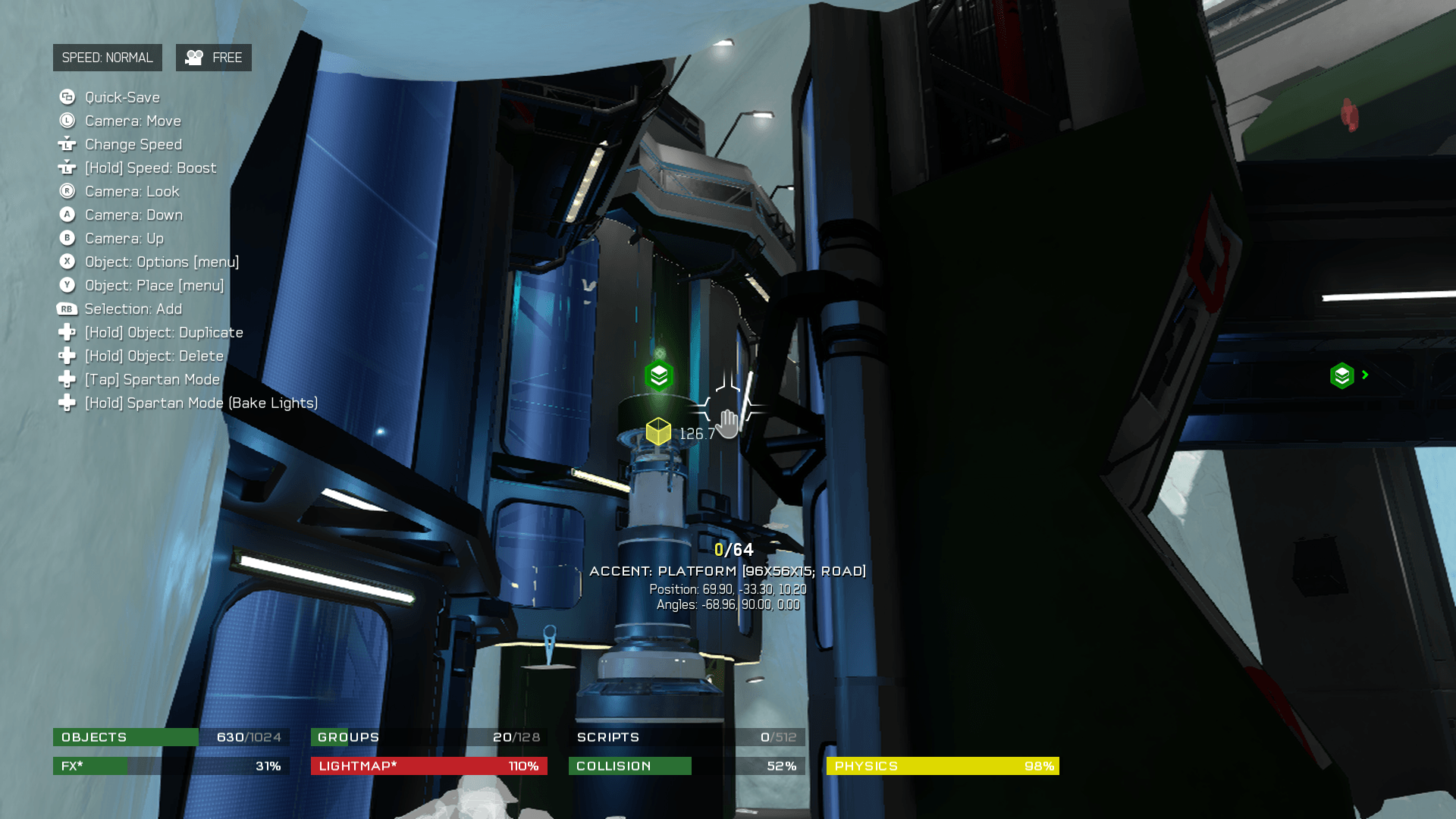Expand the green chevron next to the right-side hexagon
This screenshot has width=1456, height=819.
pyautogui.click(x=1364, y=375)
